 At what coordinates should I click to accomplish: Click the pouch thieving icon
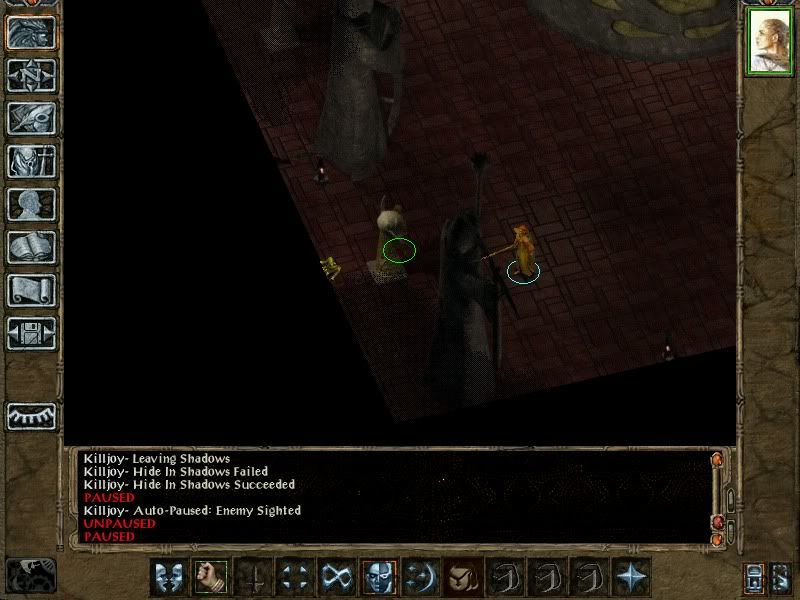pos(462,577)
